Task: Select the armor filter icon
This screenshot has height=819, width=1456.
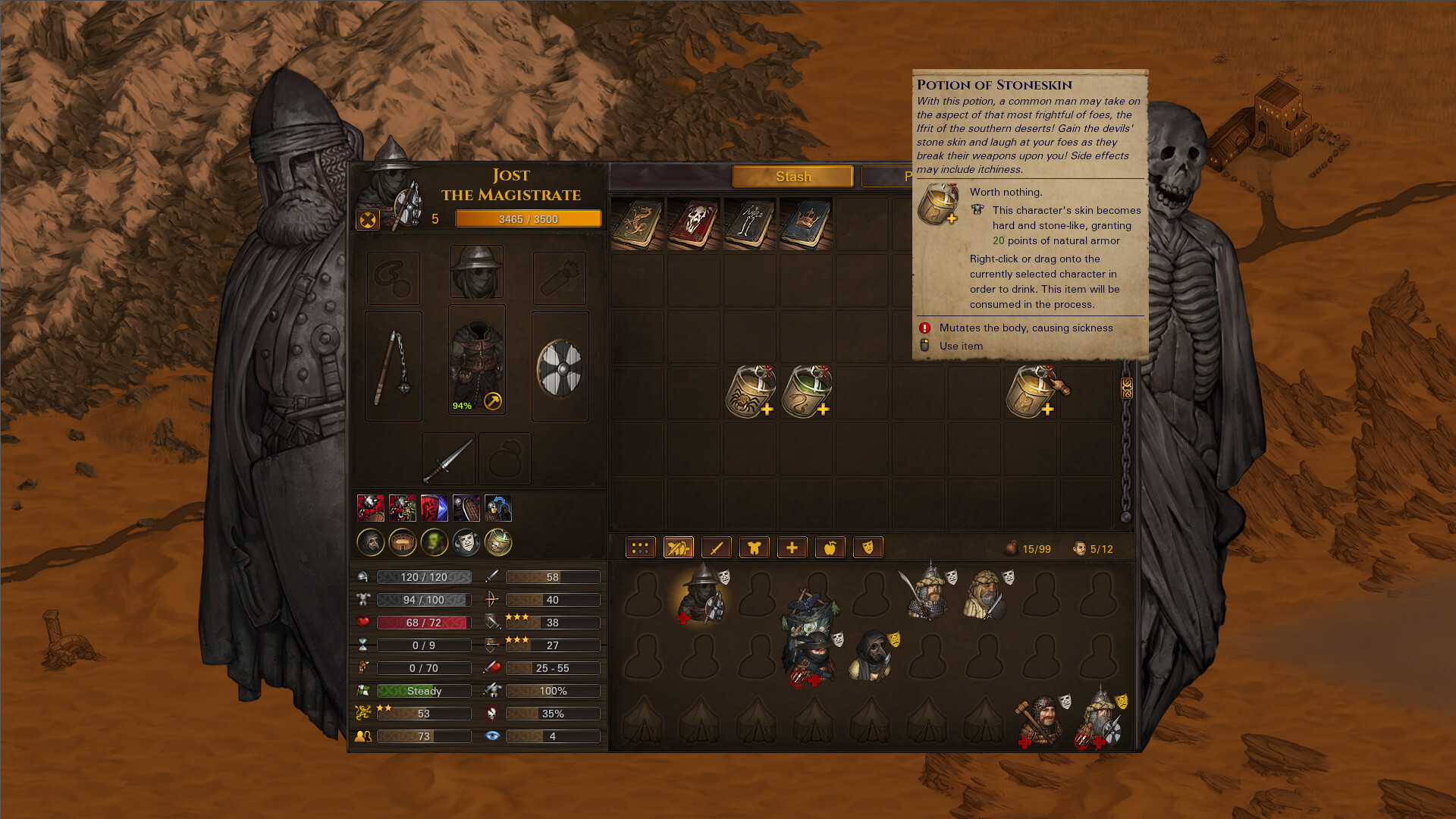Action: coord(755,547)
